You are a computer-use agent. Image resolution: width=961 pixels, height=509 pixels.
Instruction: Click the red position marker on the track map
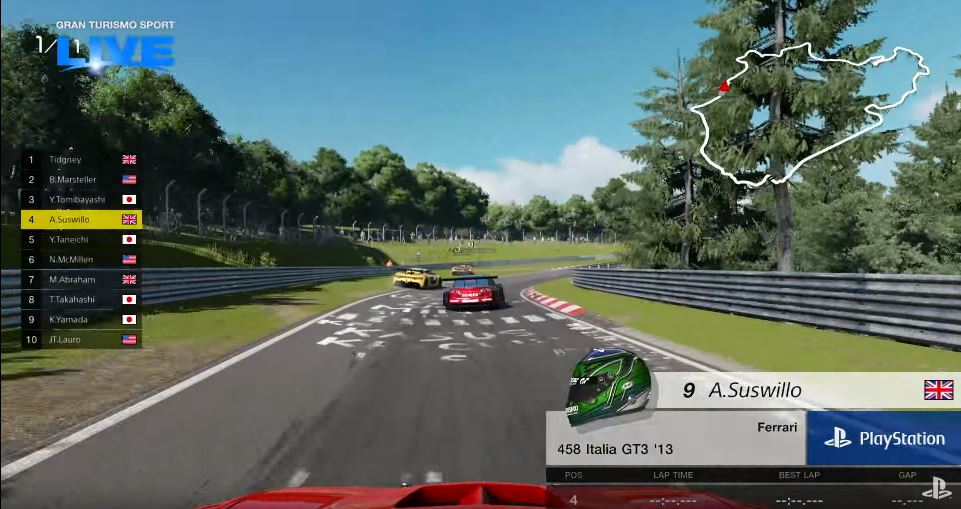724,87
